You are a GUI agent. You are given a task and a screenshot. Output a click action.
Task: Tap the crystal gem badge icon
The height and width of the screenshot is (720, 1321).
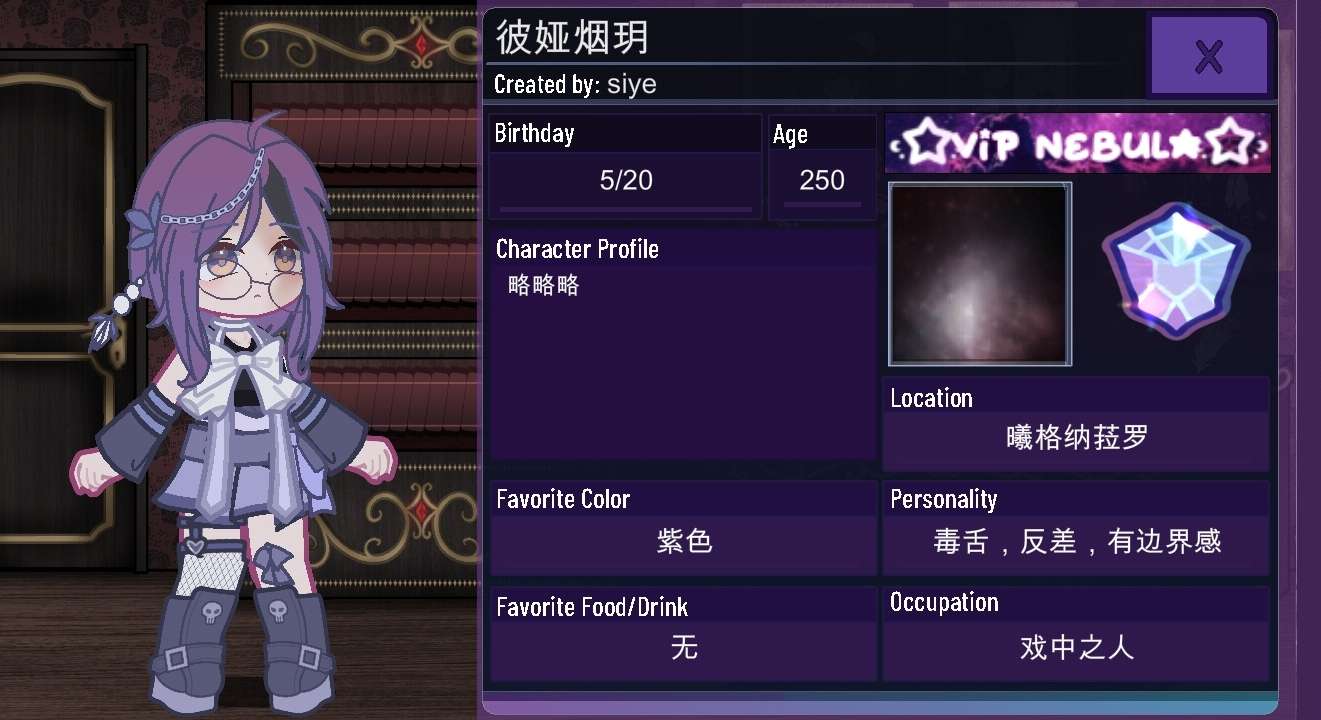click(x=1177, y=271)
